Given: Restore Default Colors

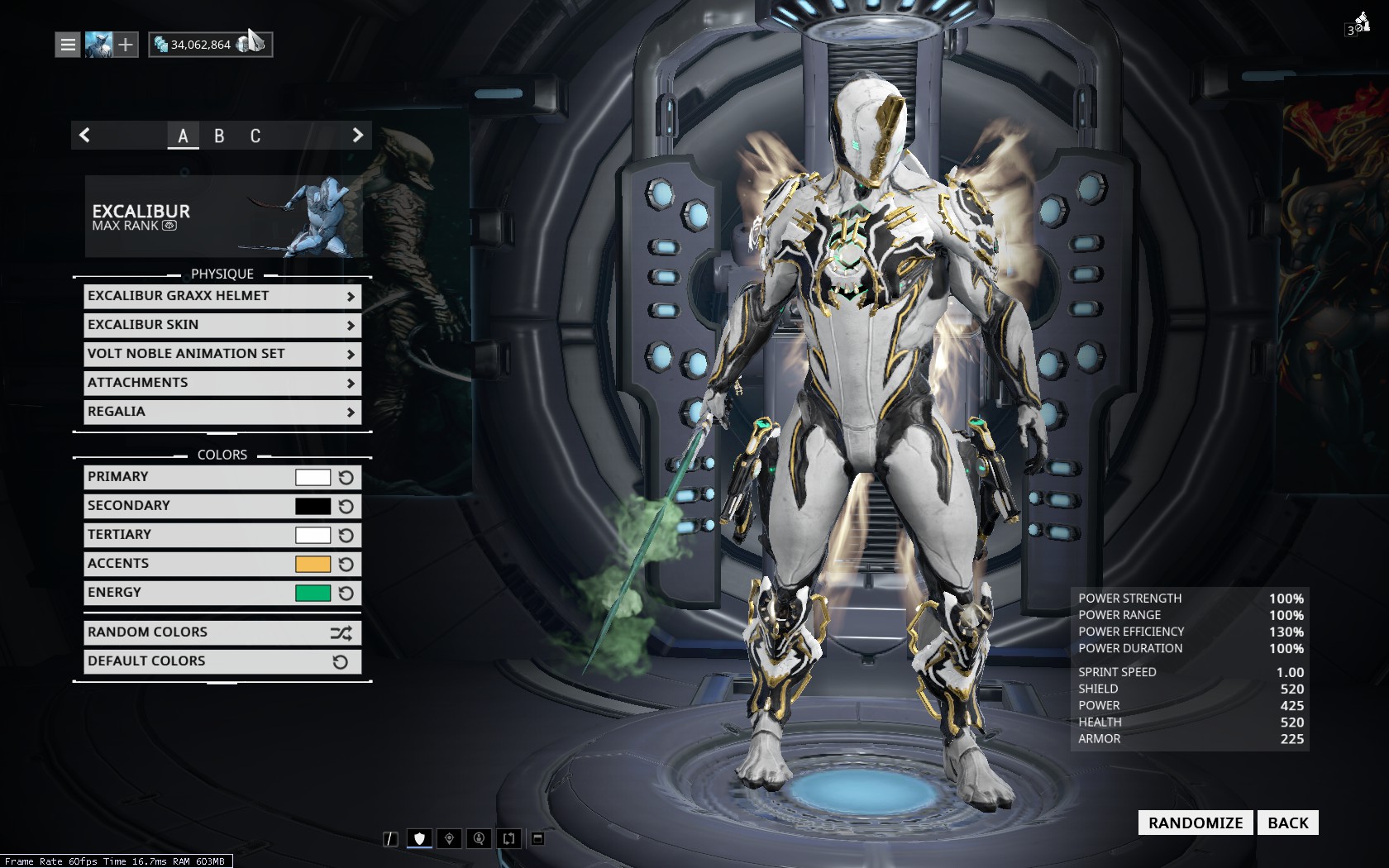Looking at the screenshot, I should click(222, 661).
